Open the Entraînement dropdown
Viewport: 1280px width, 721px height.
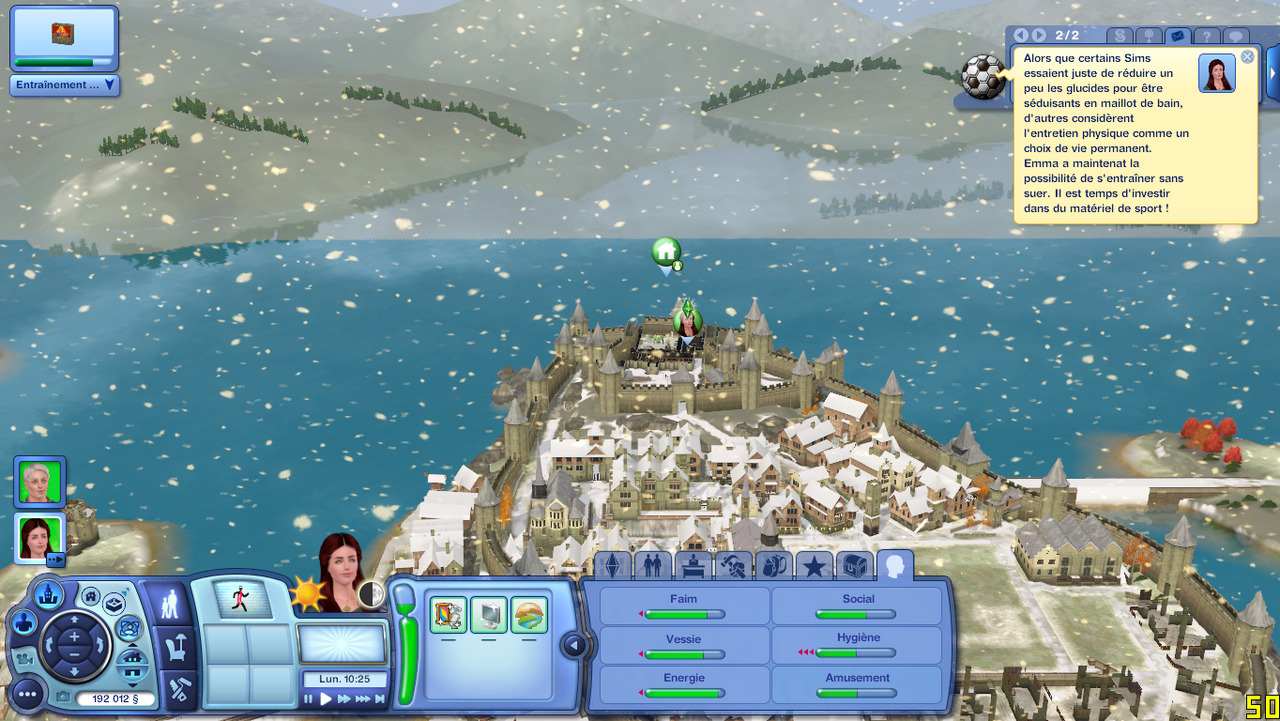pos(65,85)
